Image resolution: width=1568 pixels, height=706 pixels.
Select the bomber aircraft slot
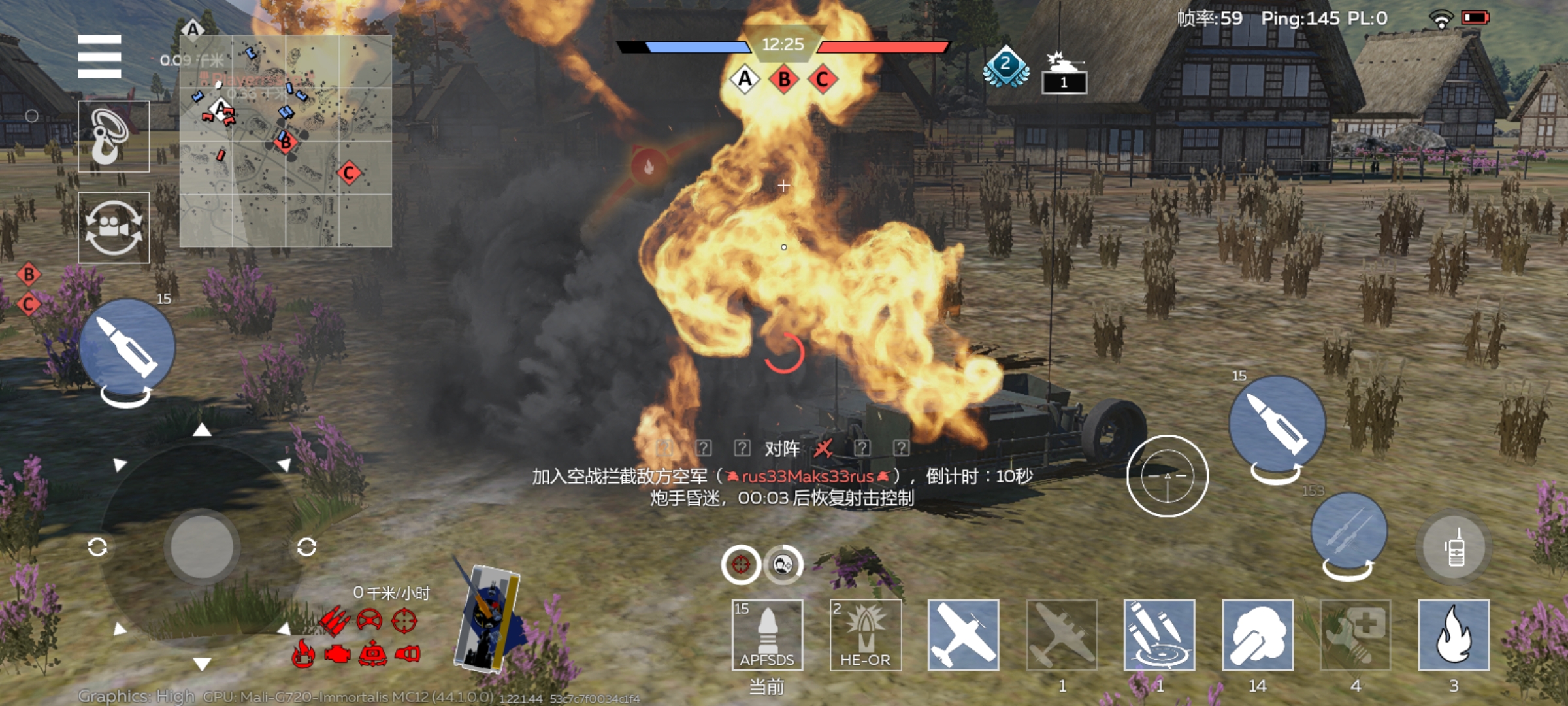[1061, 635]
